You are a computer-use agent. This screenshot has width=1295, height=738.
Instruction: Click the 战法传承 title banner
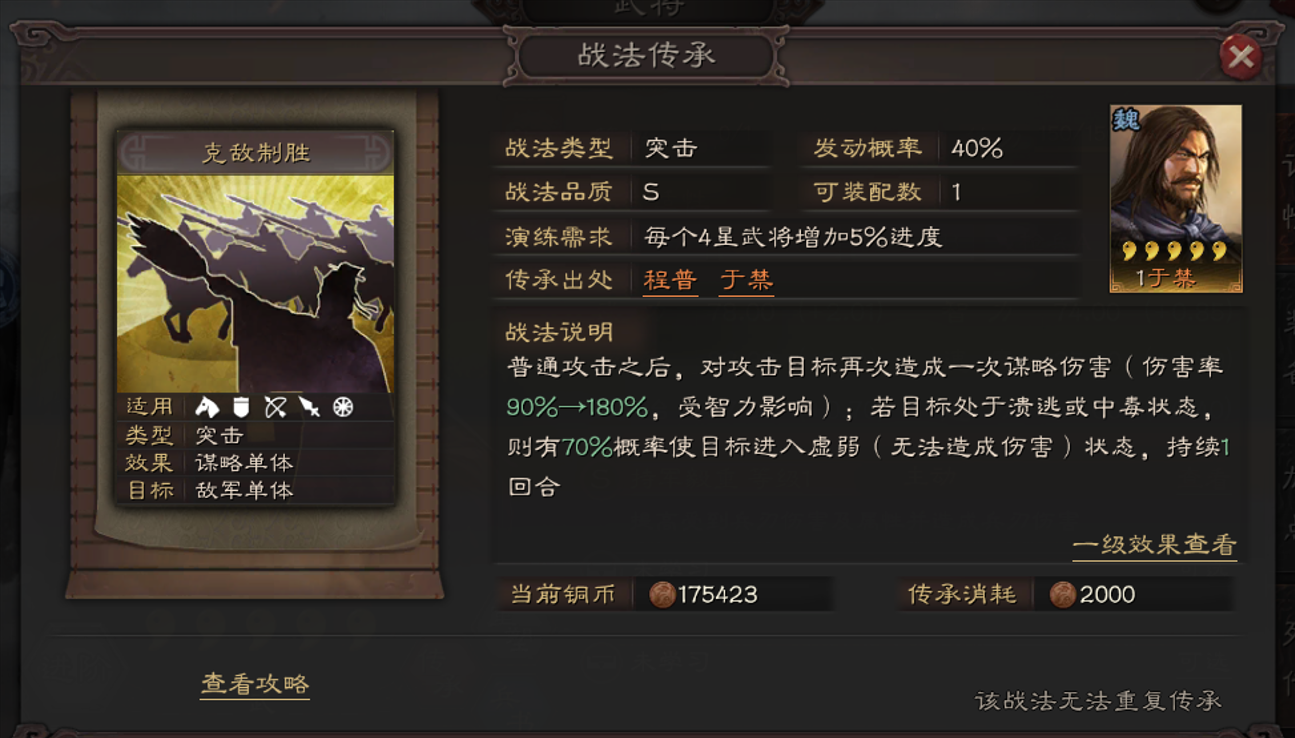(x=645, y=55)
